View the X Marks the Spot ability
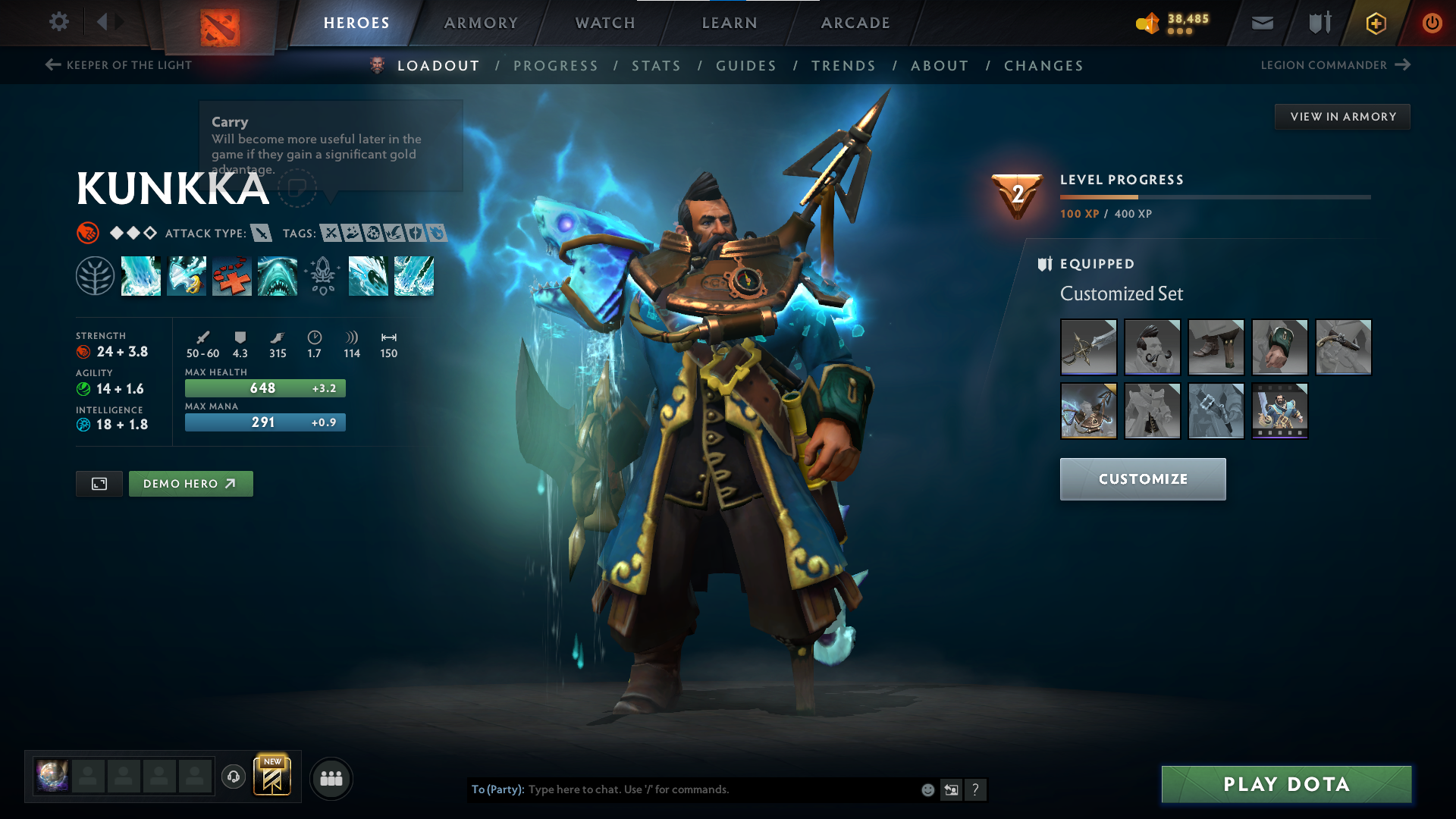The image size is (1456, 819). pyautogui.click(x=232, y=276)
